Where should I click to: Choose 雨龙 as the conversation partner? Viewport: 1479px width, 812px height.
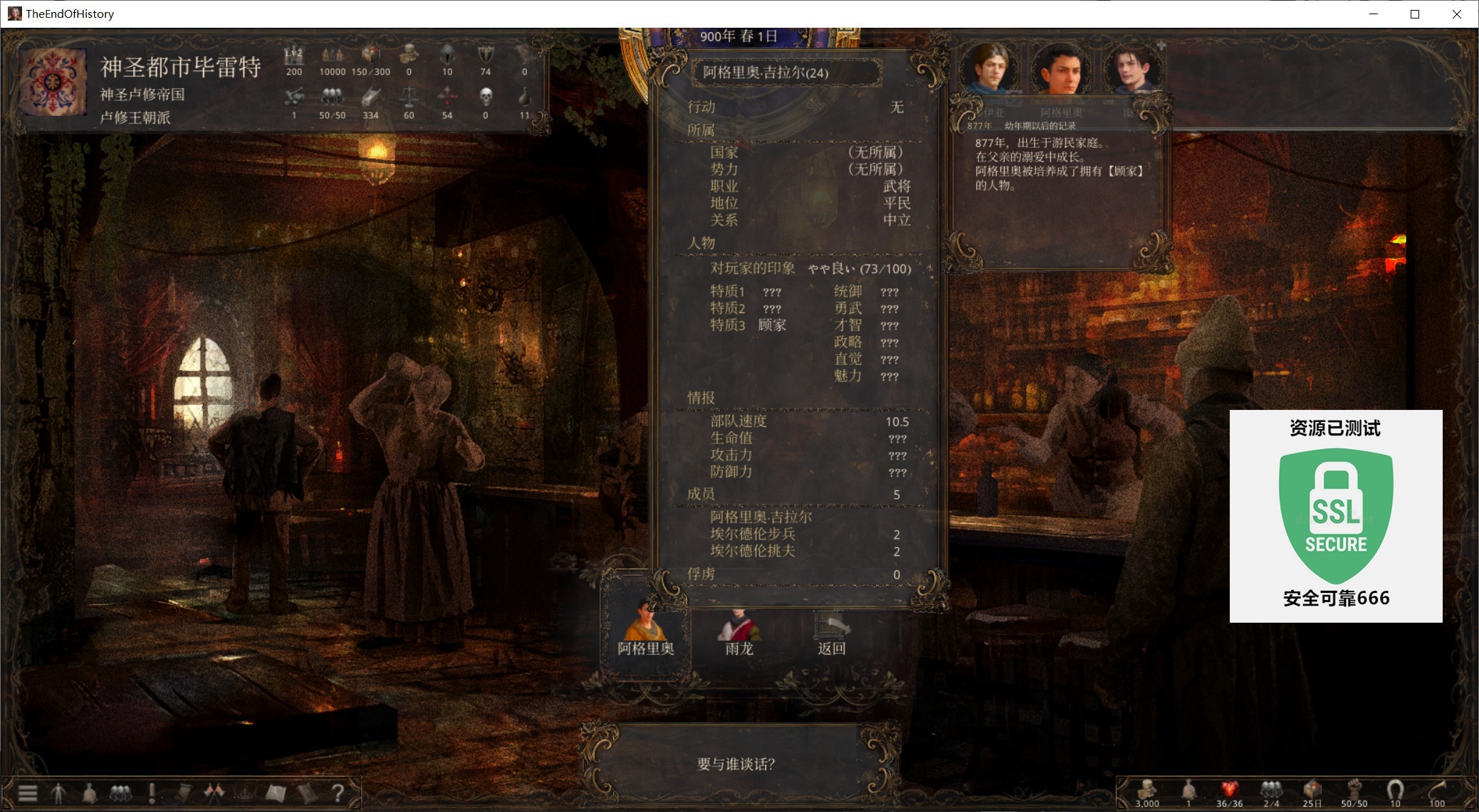(x=738, y=630)
